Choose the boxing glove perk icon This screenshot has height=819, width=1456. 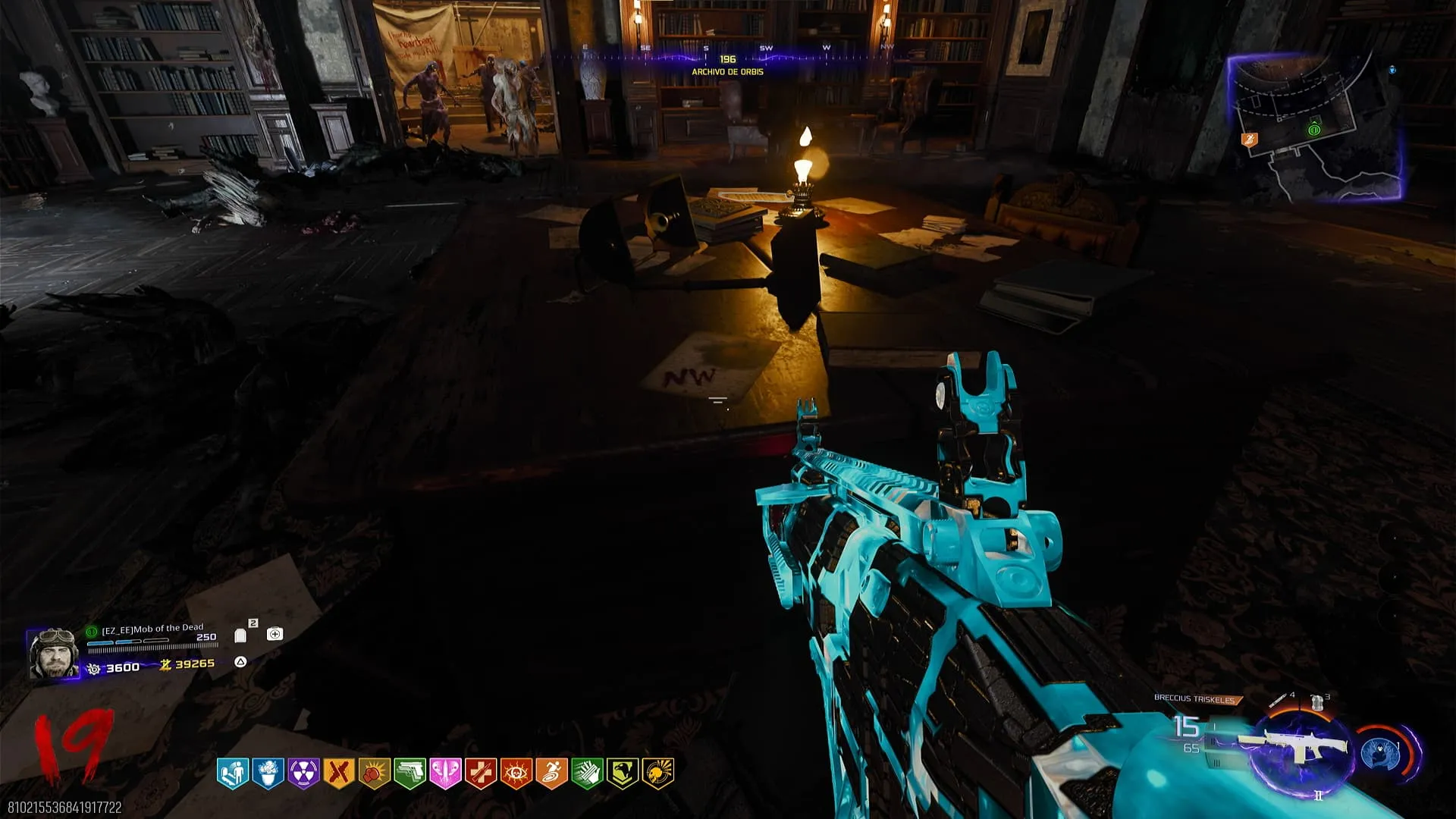point(374,773)
